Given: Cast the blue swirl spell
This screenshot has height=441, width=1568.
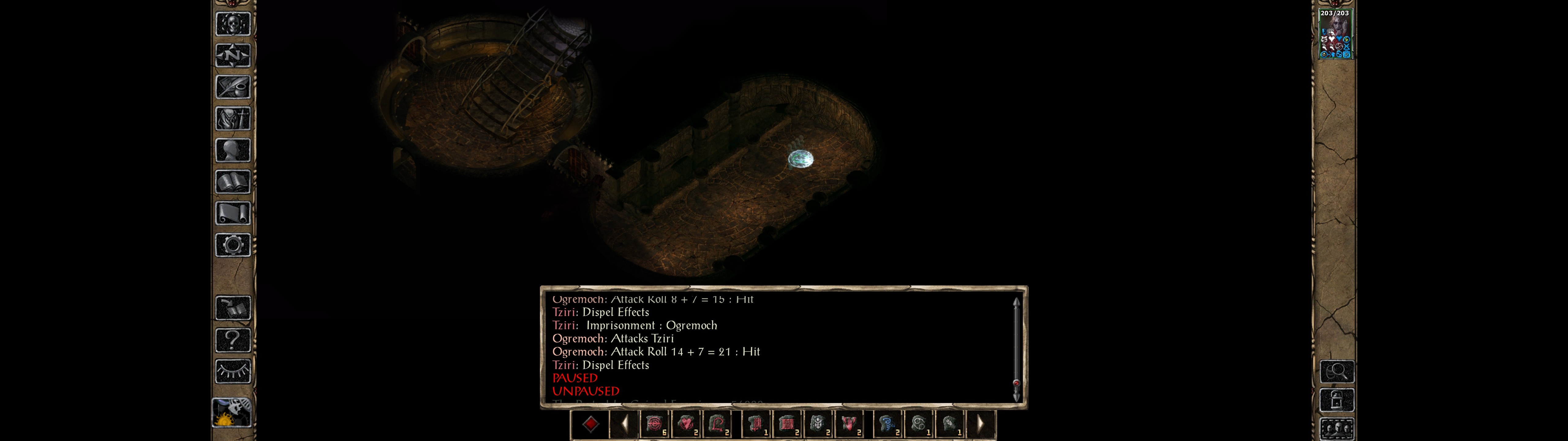Looking at the screenshot, I should (887, 423).
